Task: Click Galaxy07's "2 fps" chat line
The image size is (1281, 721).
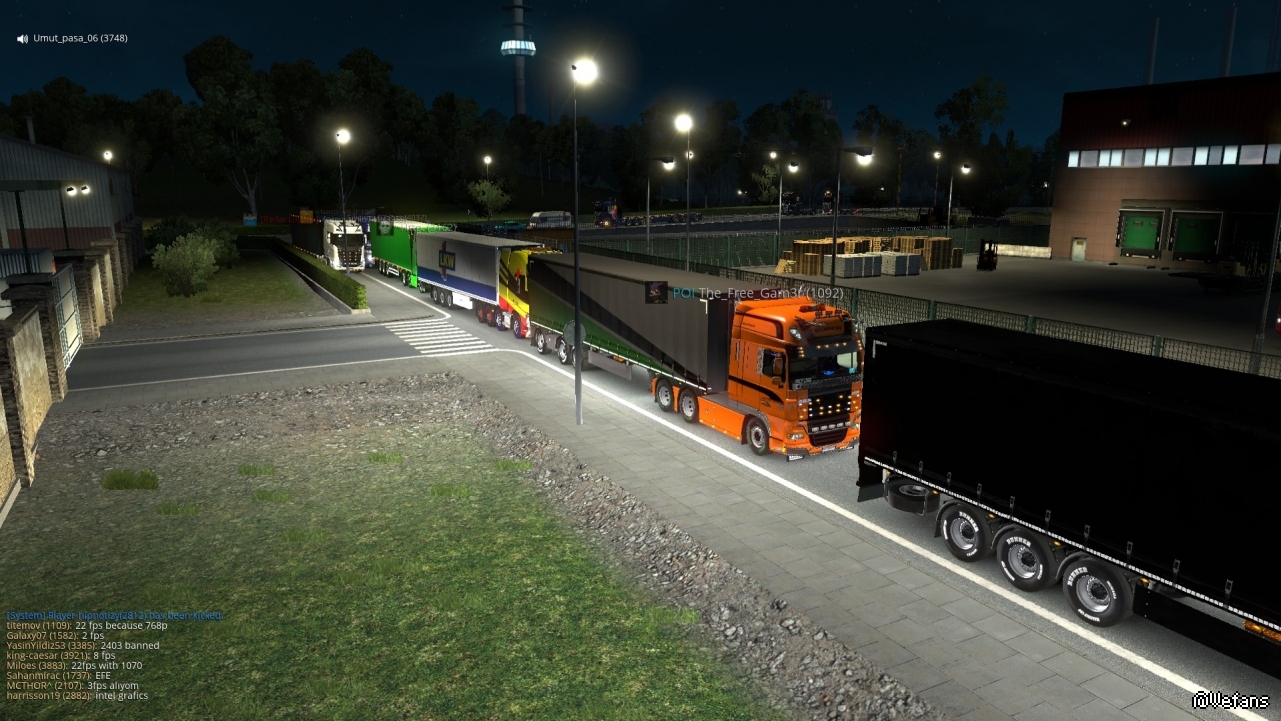Action: [x=56, y=635]
